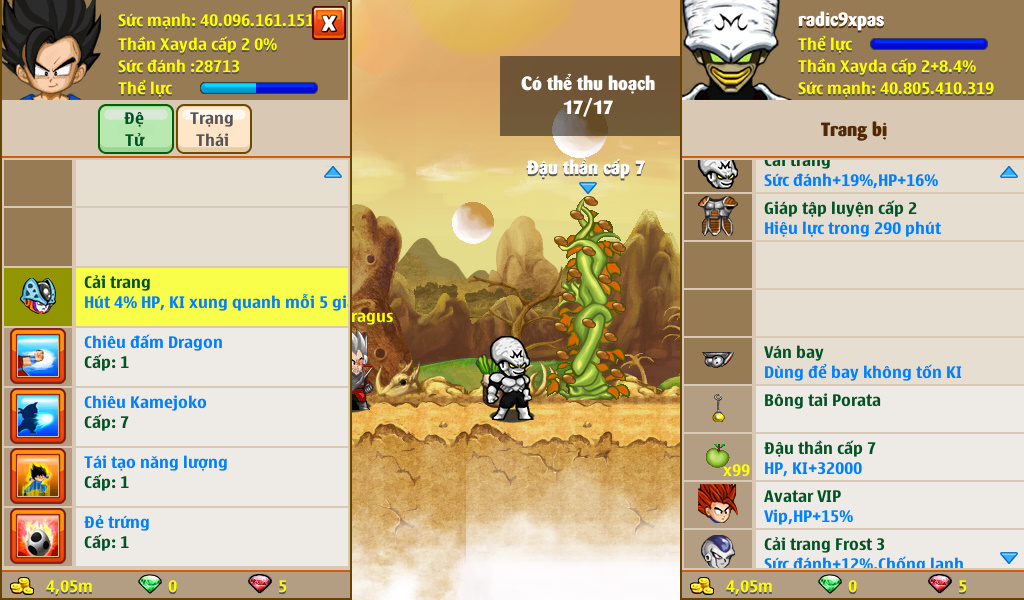Click the equipment list's down arrow
This screenshot has height=600, width=1024.
(x=1008, y=557)
